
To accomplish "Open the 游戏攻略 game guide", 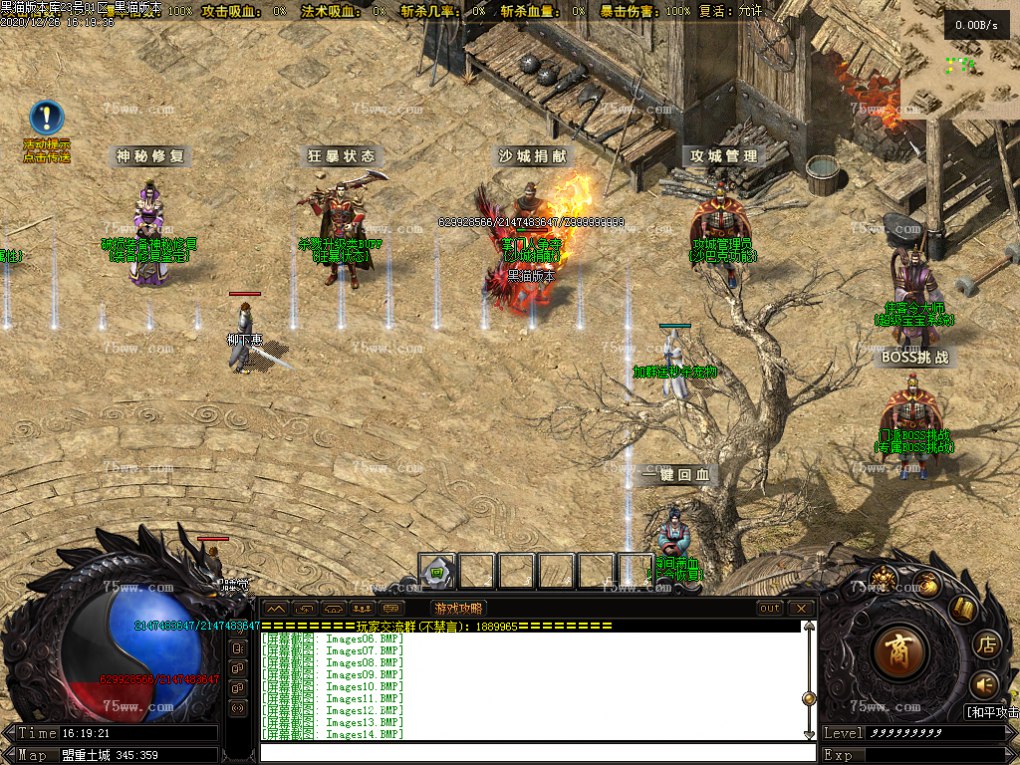I will (x=458, y=608).
